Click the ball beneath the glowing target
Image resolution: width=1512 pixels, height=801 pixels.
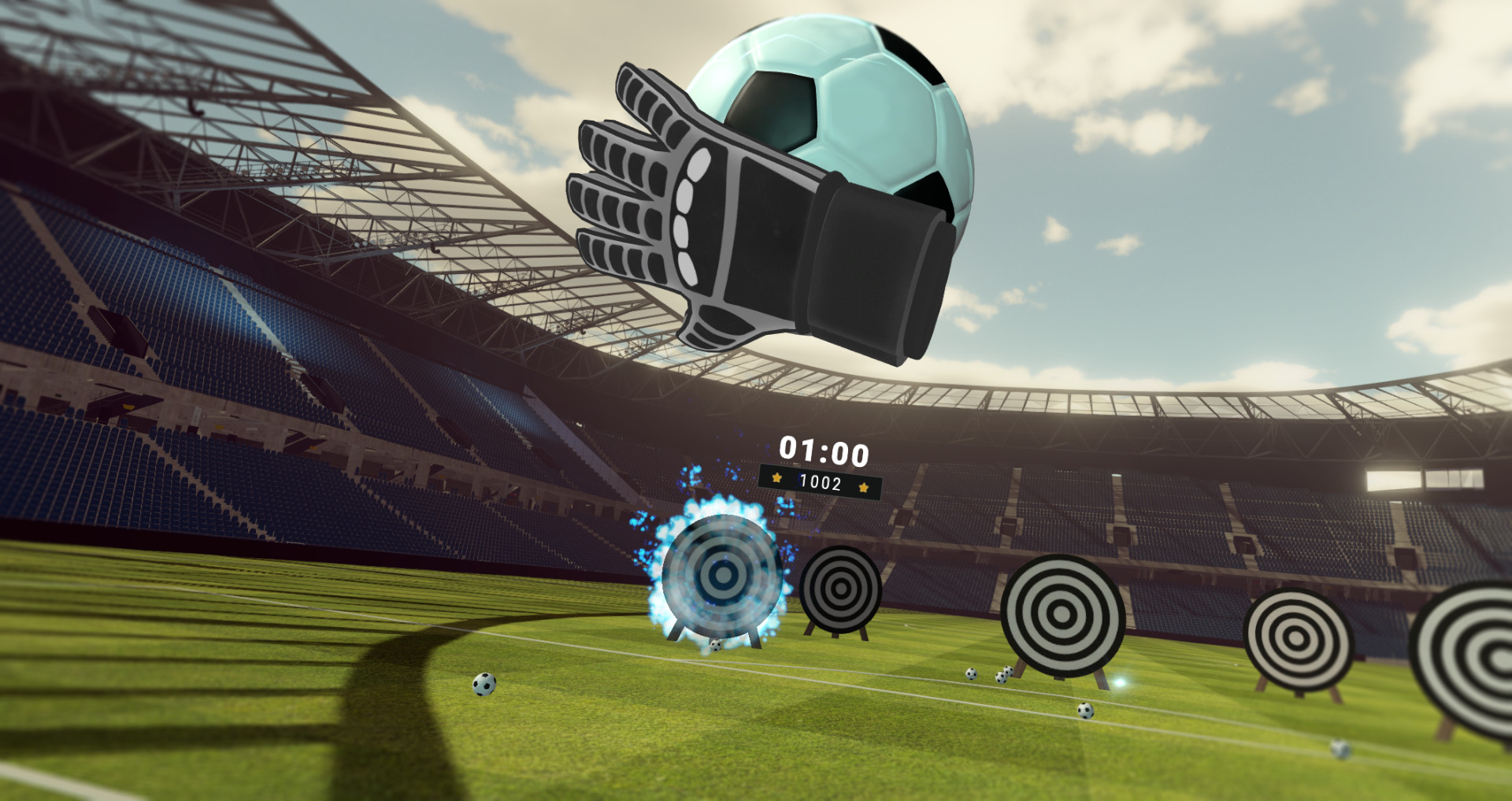coord(715,645)
